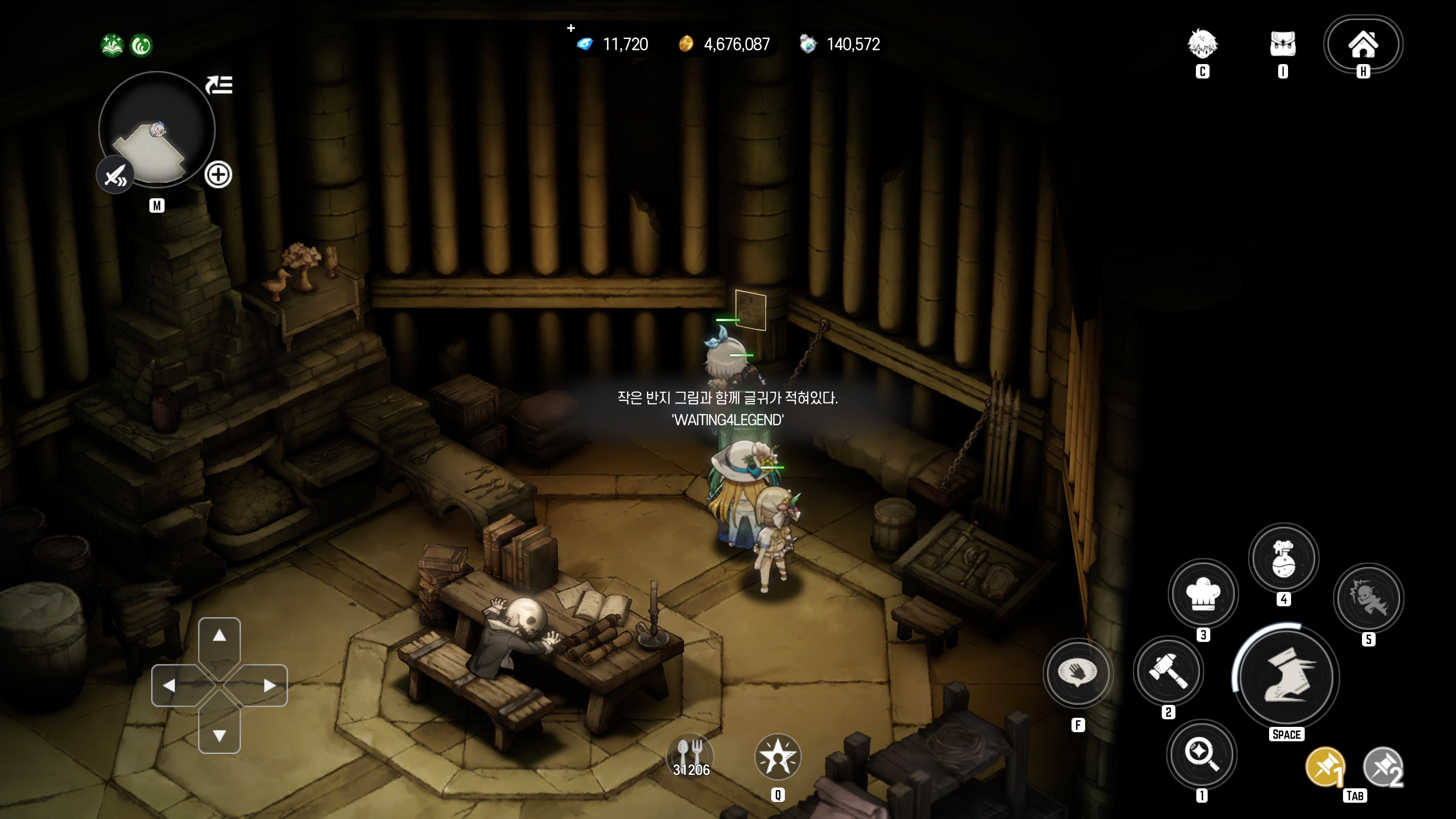Toggle the sword auto-battle icon
Image resolution: width=1456 pixels, height=819 pixels.
[115, 175]
